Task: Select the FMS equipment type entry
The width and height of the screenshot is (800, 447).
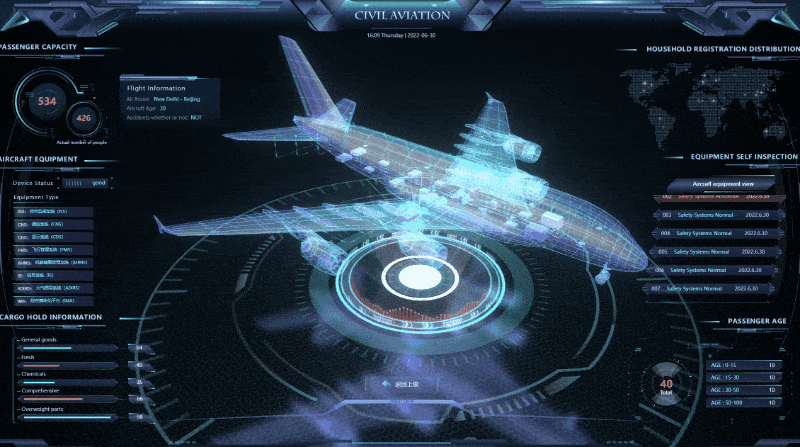Action: pos(54,249)
